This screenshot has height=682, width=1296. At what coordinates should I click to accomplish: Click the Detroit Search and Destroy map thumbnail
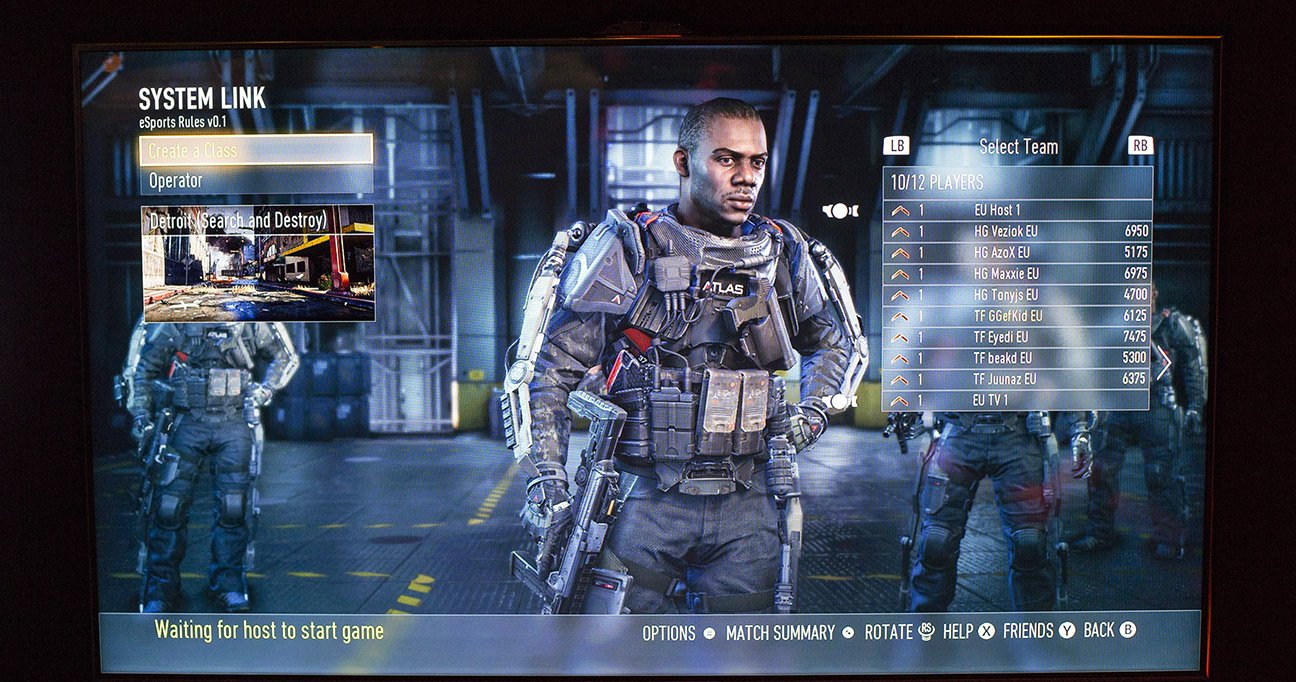pyautogui.click(x=258, y=264)
